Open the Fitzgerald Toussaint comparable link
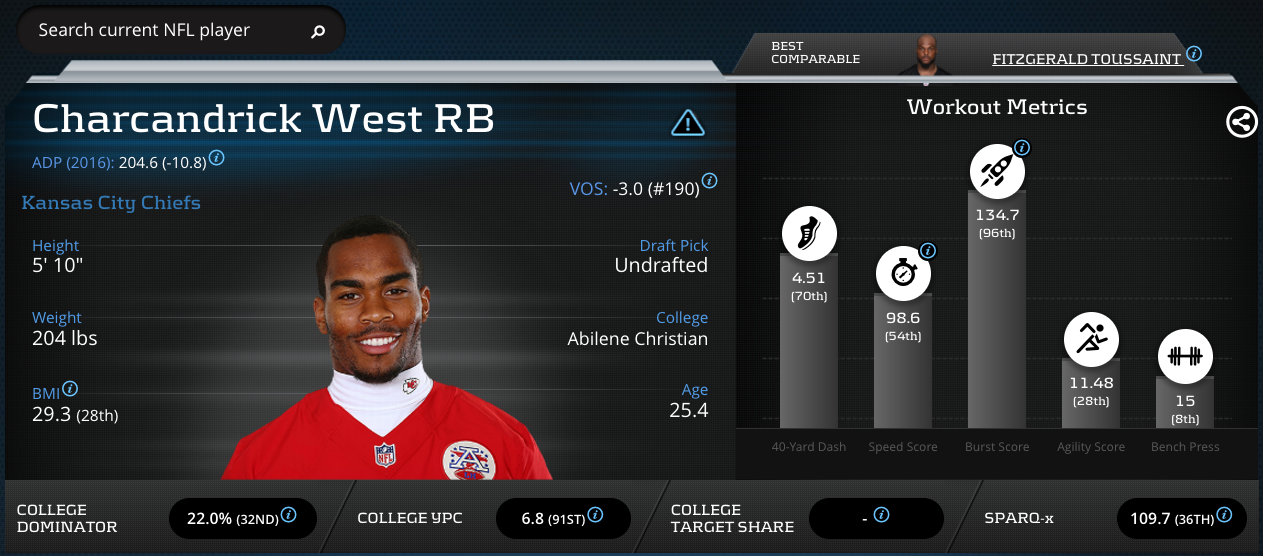 [1087, 59]
